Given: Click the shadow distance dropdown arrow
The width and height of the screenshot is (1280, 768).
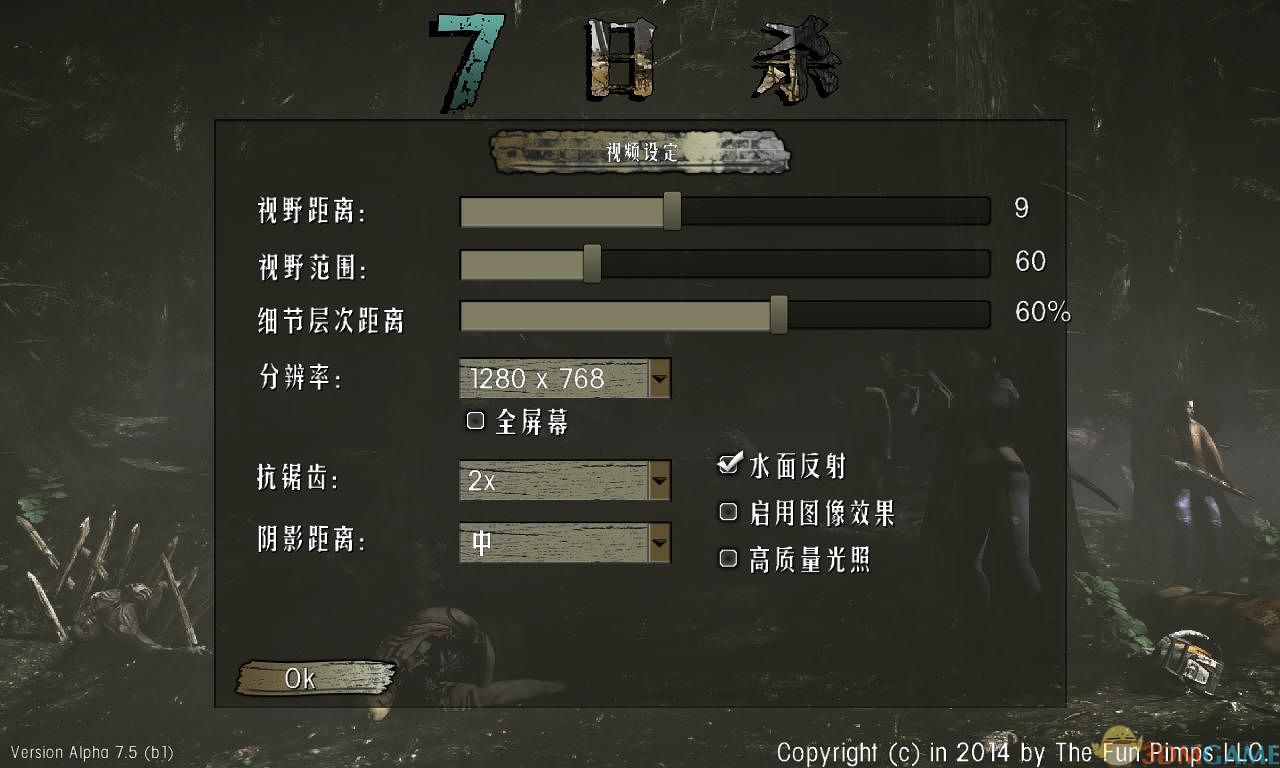Looking at the screenshot, I should pos(660,543).
